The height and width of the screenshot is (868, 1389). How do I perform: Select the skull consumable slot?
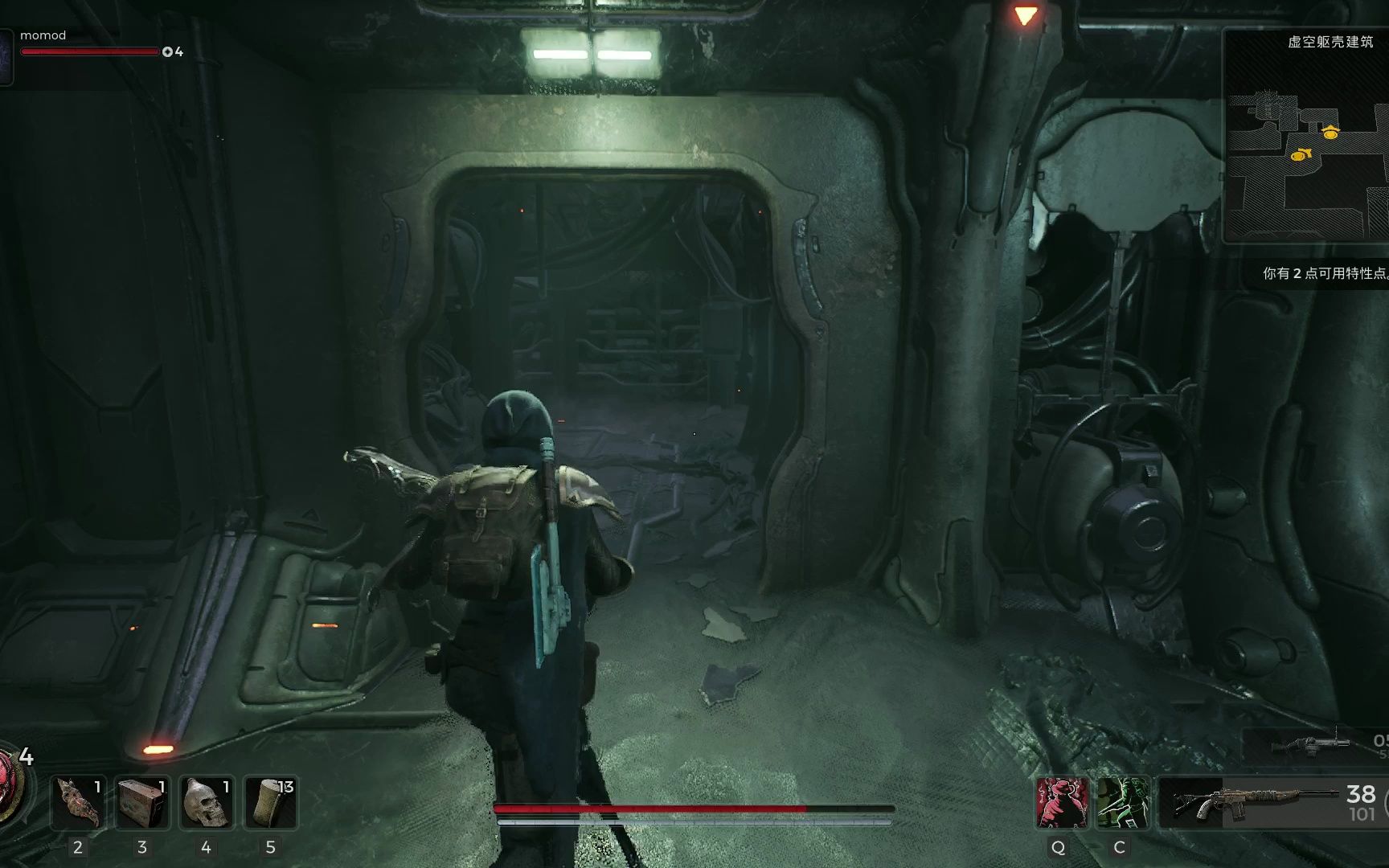click(207, 802)
